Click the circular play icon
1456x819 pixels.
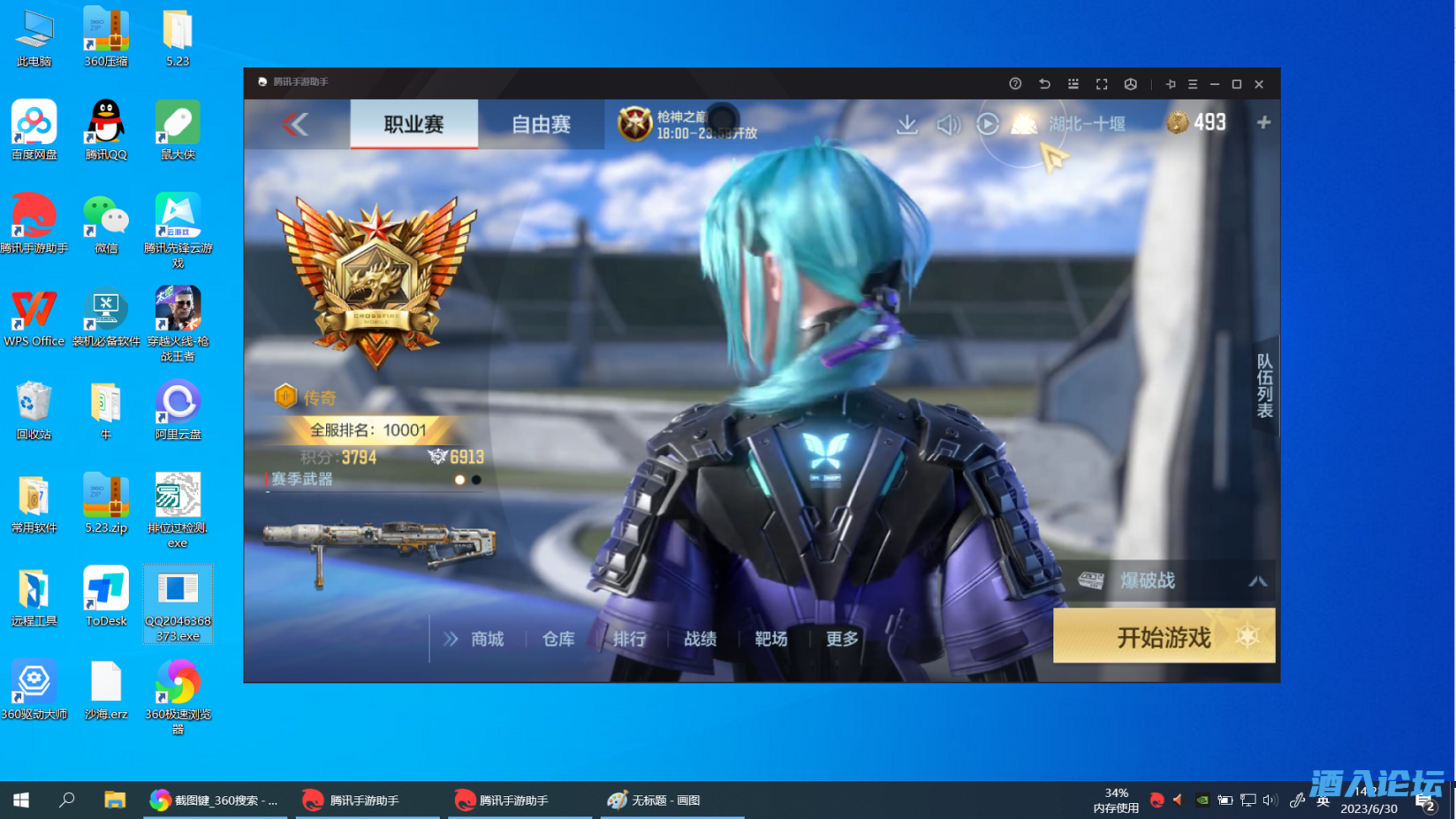tap(988, 125)
